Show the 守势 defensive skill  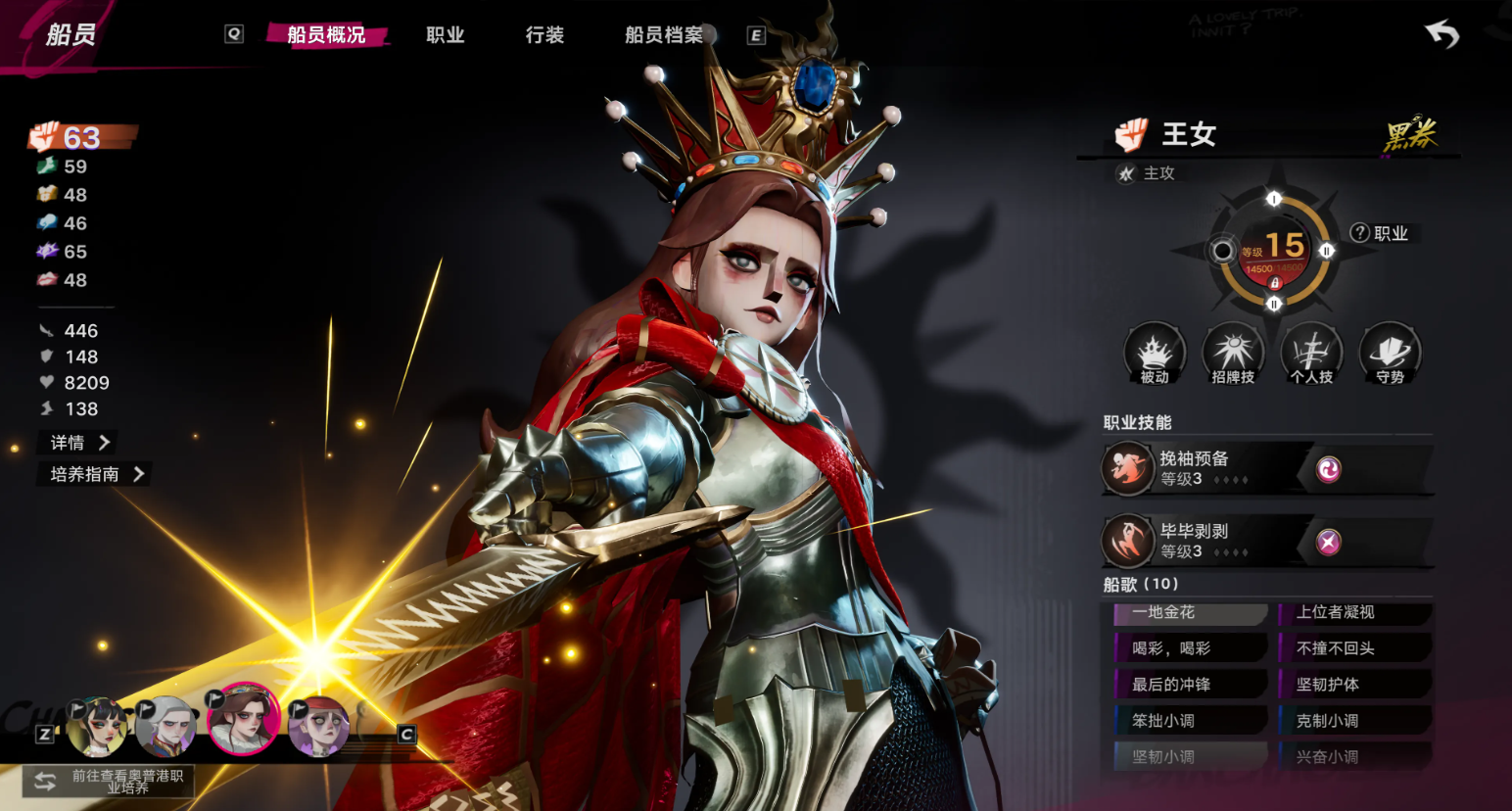[1390, 354]
